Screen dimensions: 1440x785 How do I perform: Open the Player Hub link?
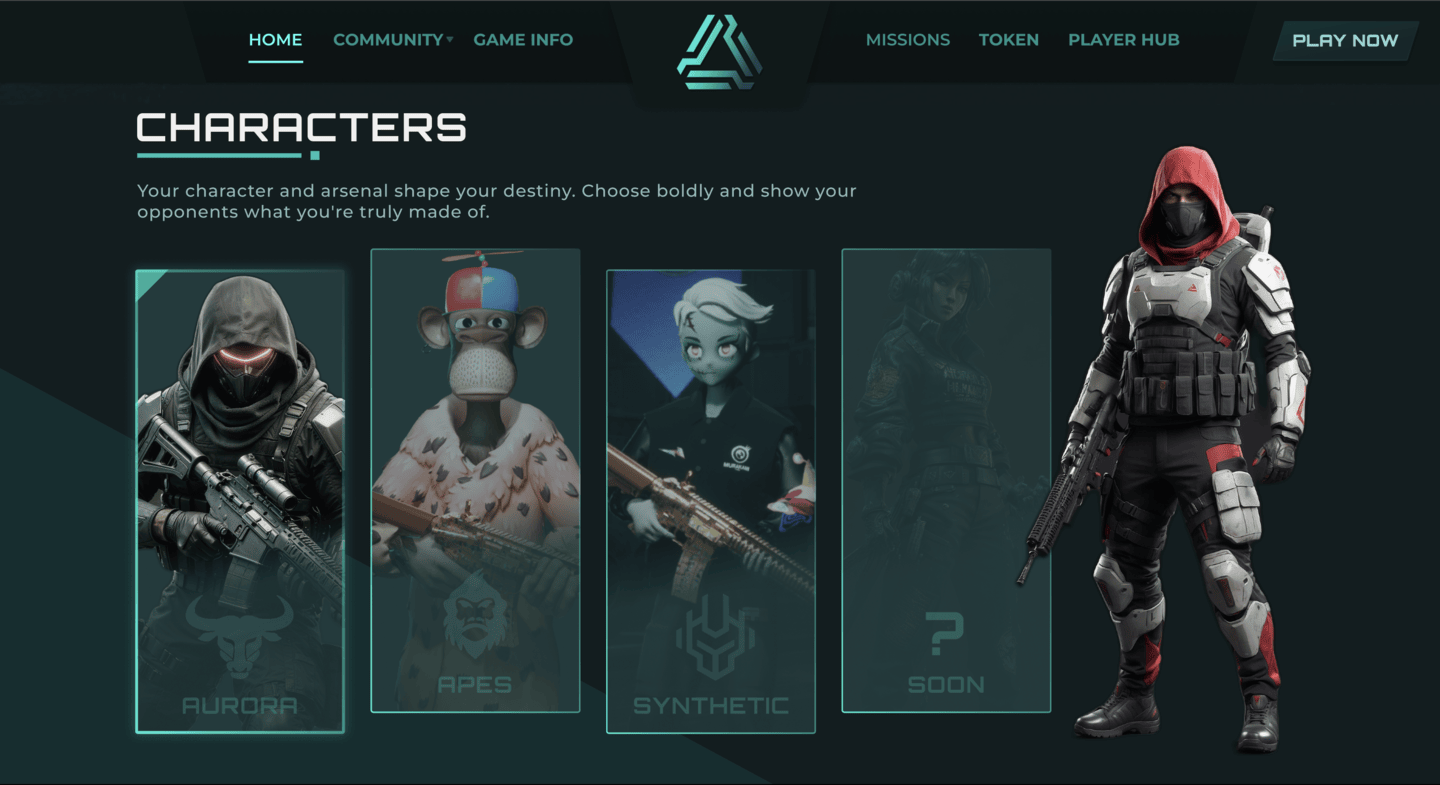(1123, 40)
